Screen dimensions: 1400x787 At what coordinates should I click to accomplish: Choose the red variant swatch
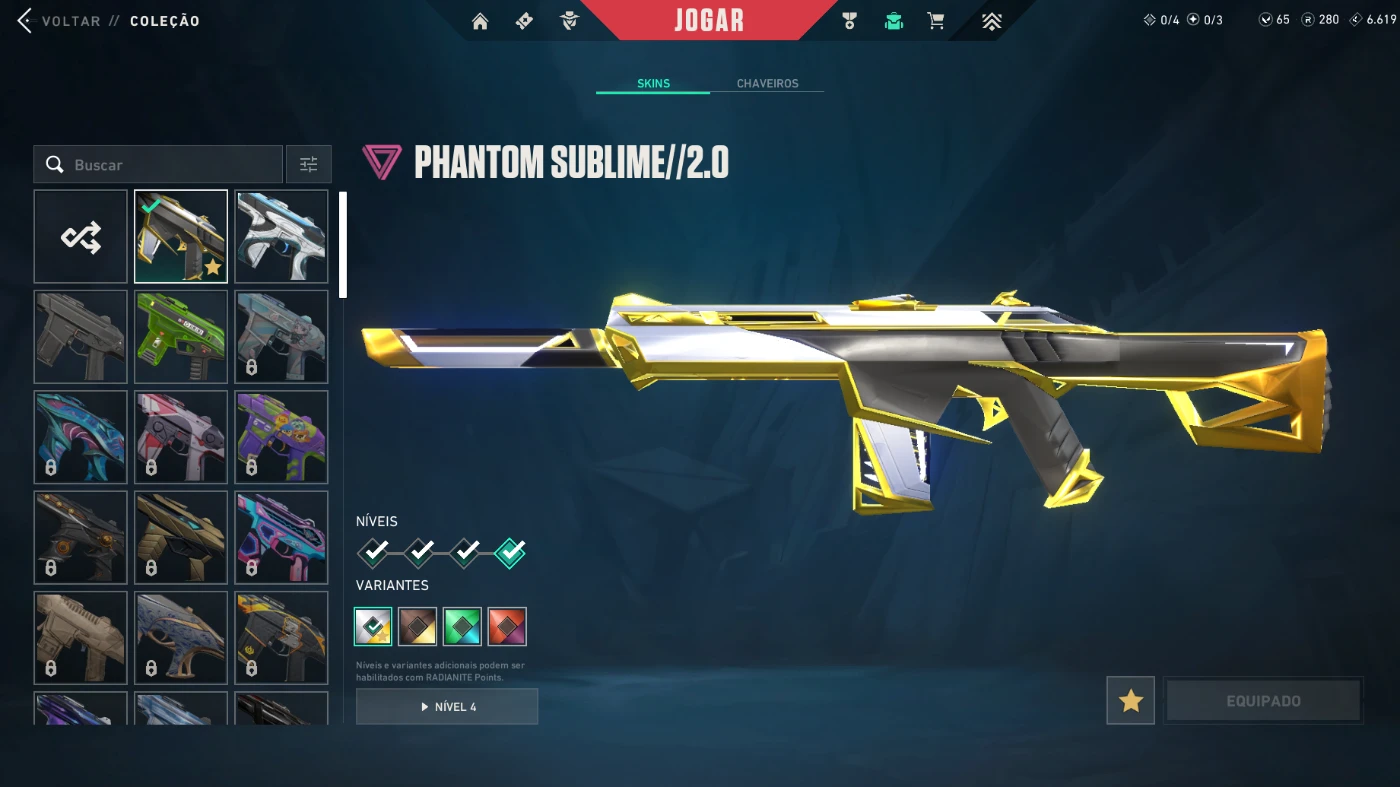(507, 627)
